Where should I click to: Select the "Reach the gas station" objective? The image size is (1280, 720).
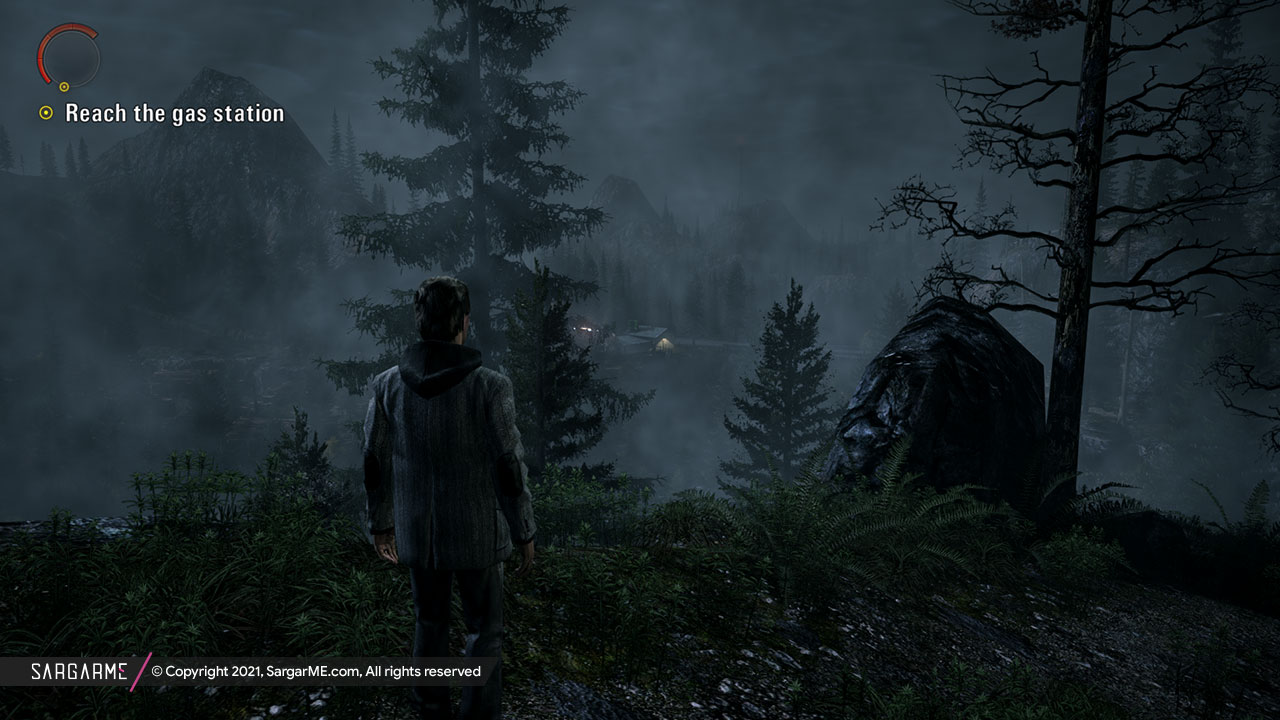(174, 114)
